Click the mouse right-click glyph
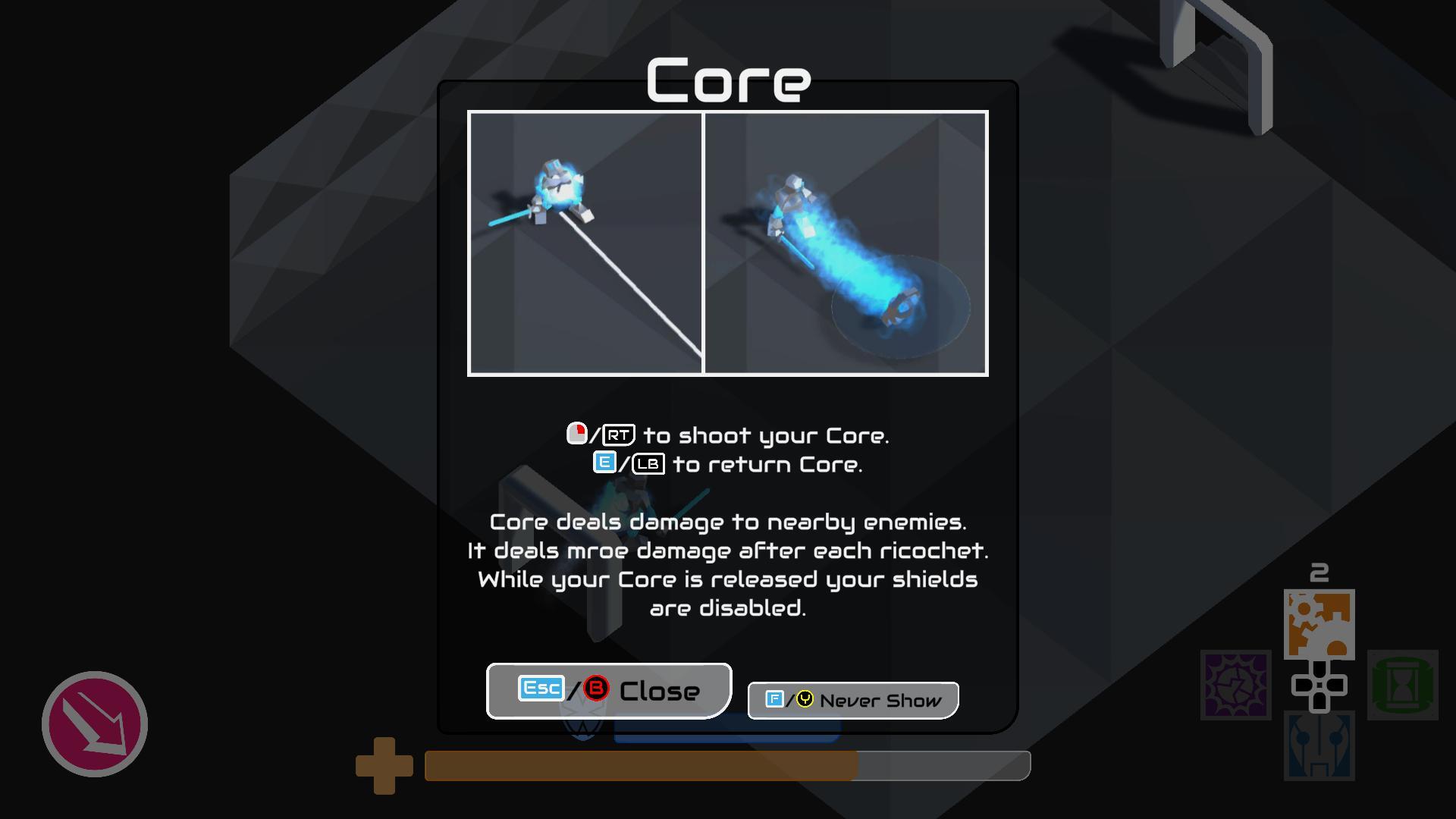This screenshot has height=819, width=1456. pos(577,435)
